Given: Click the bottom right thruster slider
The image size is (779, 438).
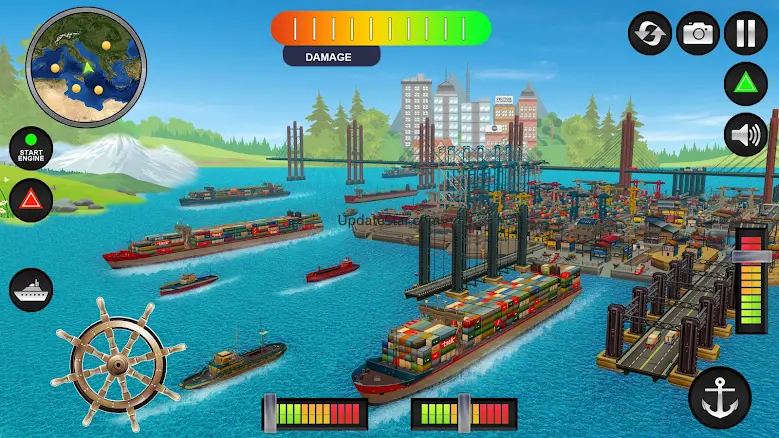Looking at the screenshot, I should (x=464, y=413).
